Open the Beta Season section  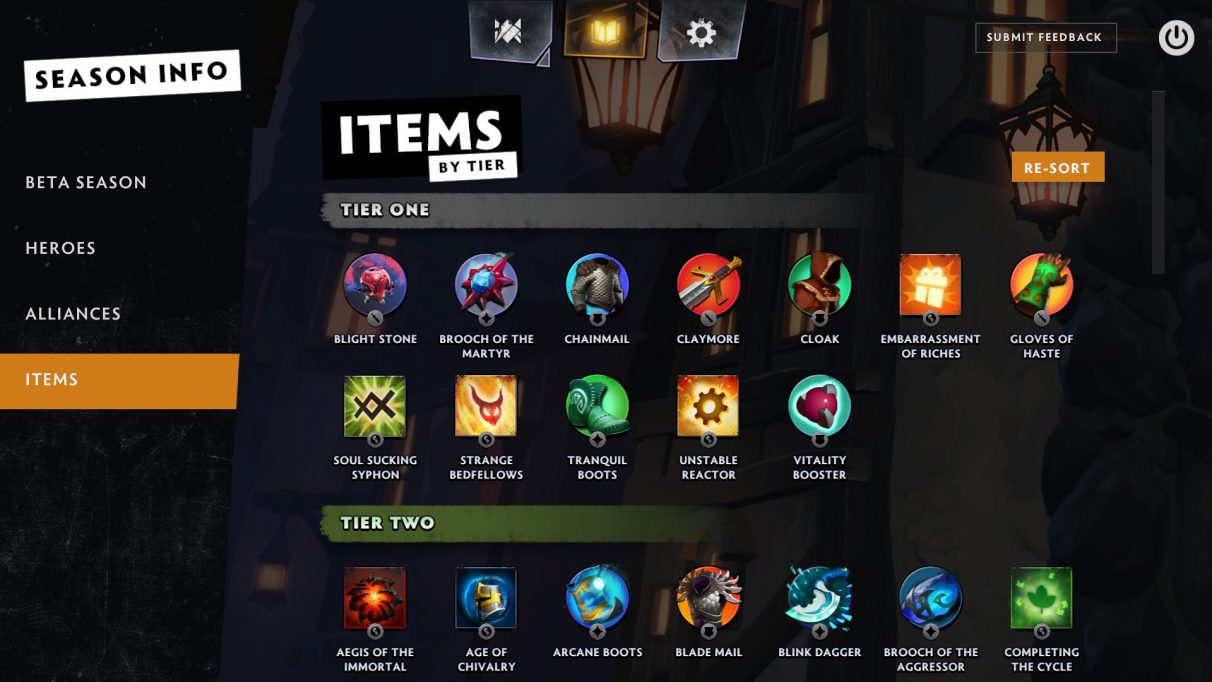tap(86, 182)
